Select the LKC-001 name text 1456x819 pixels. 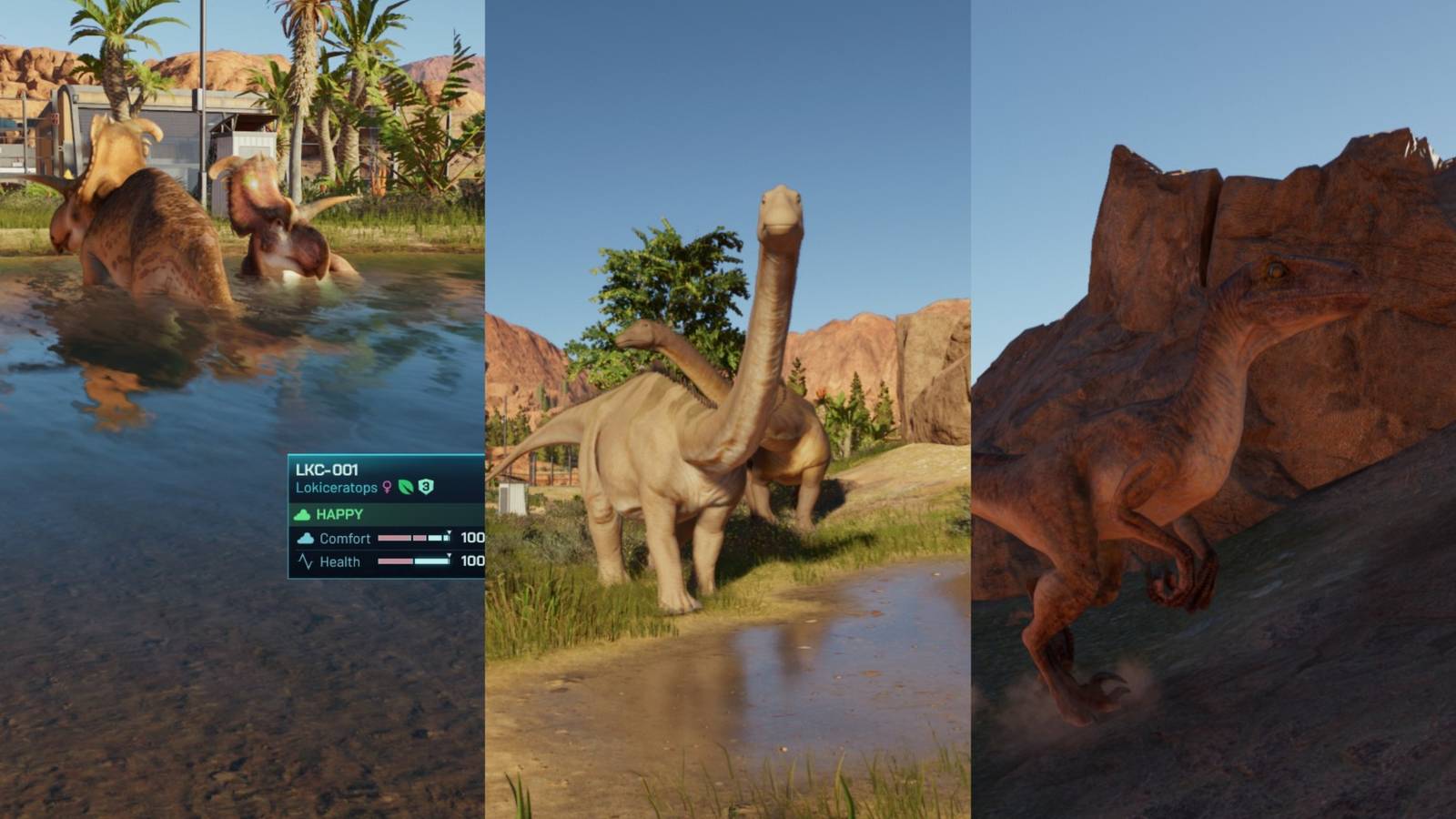click(326, 470)
